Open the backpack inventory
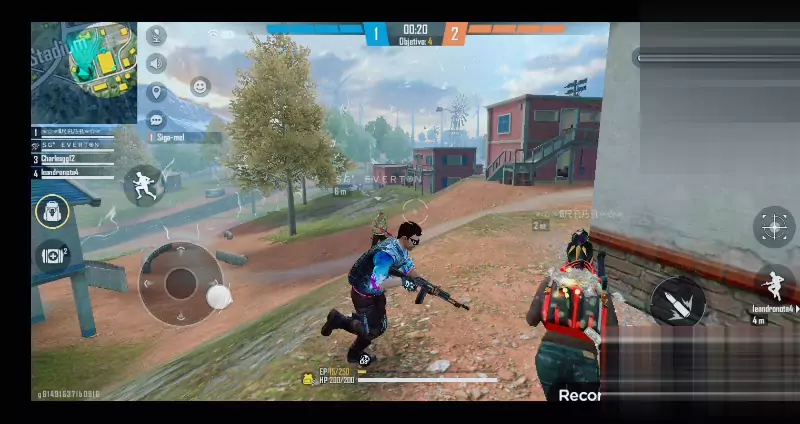800x424 pixels. [52, 212]
